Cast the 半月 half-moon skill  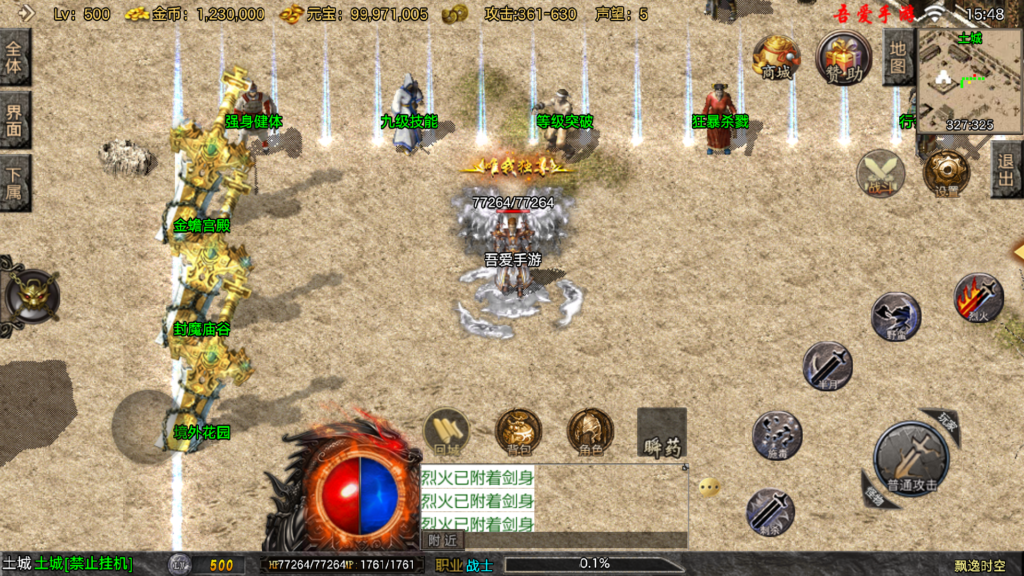tap(828, 366)
